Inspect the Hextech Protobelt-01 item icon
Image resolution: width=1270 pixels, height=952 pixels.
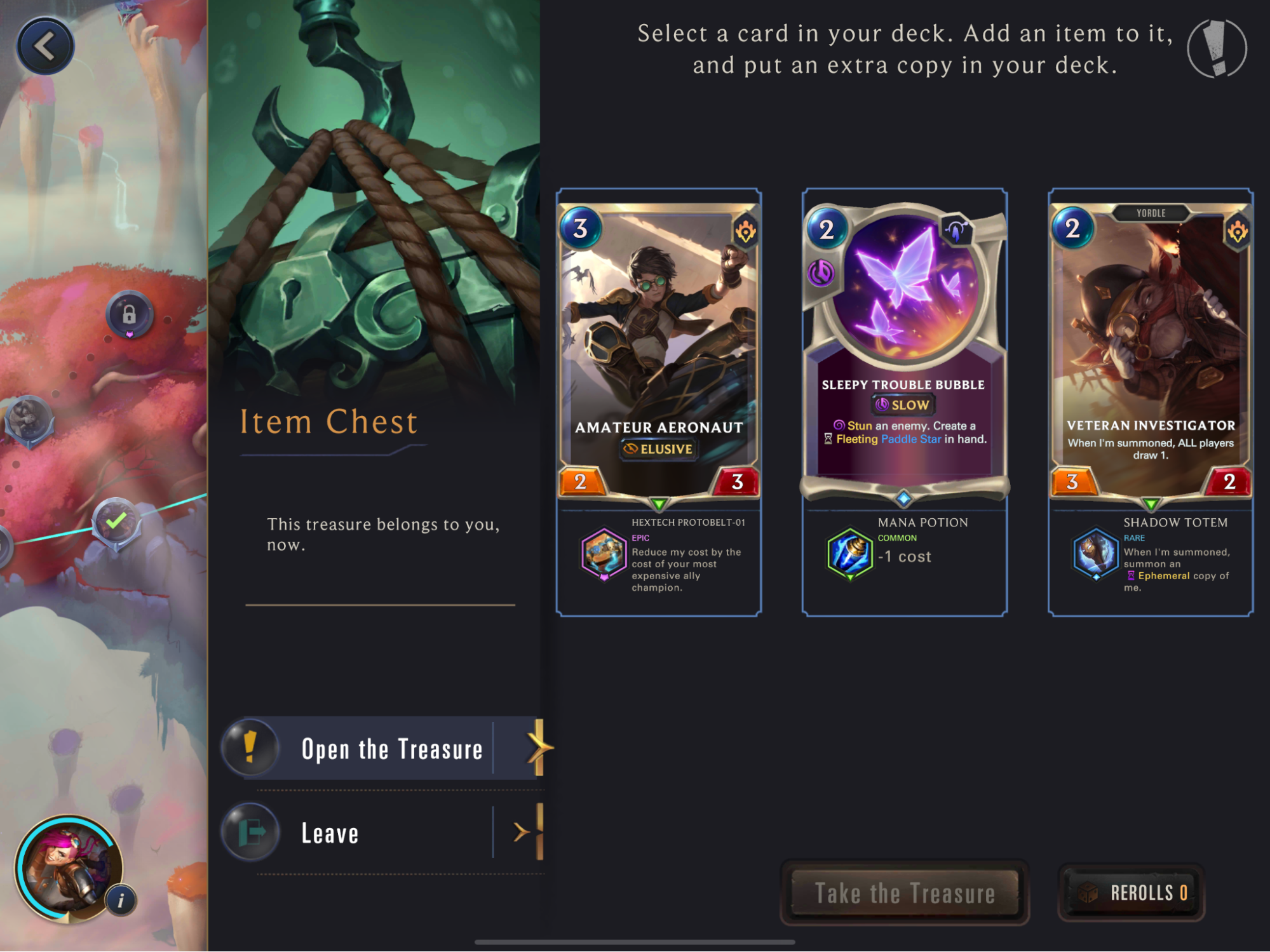click(x=603, y=553)
